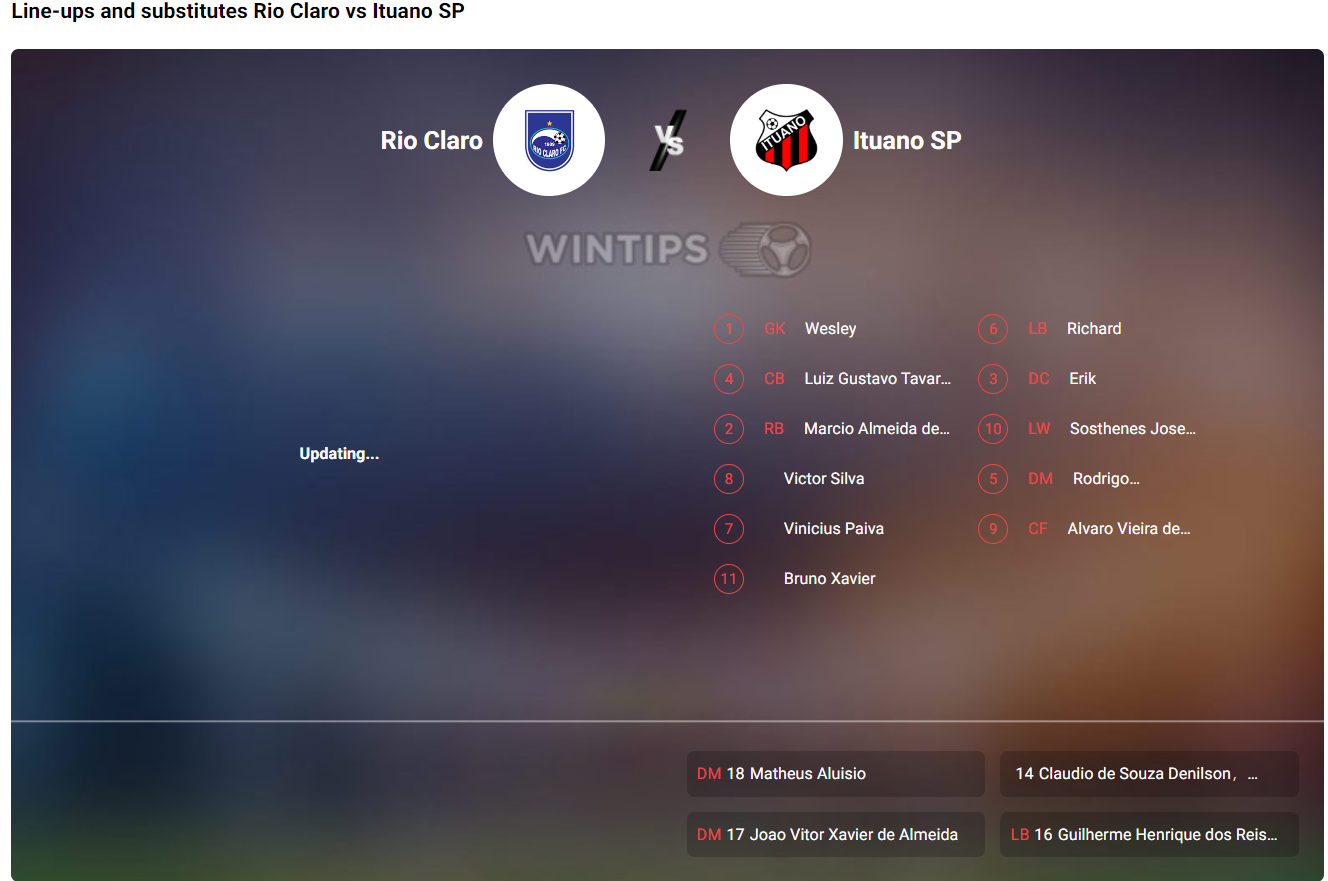This screenshot has width=1328, height=881.
Task: Open substitute Matheus Aluisio's card
Action: (x=835, y=774)
